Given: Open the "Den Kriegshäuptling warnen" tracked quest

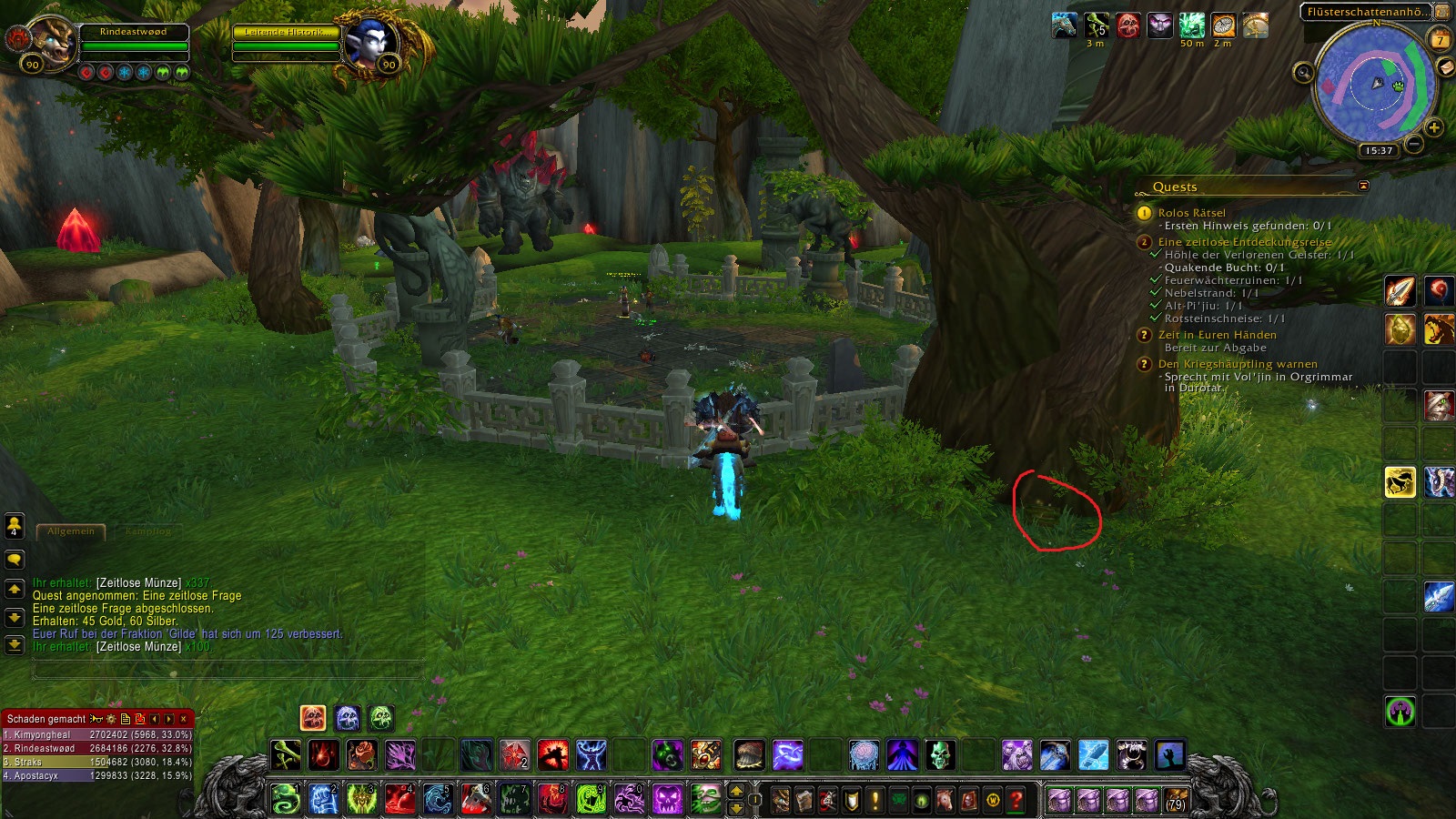Looking at the screenshot, I should click(x=1238, y=364).
